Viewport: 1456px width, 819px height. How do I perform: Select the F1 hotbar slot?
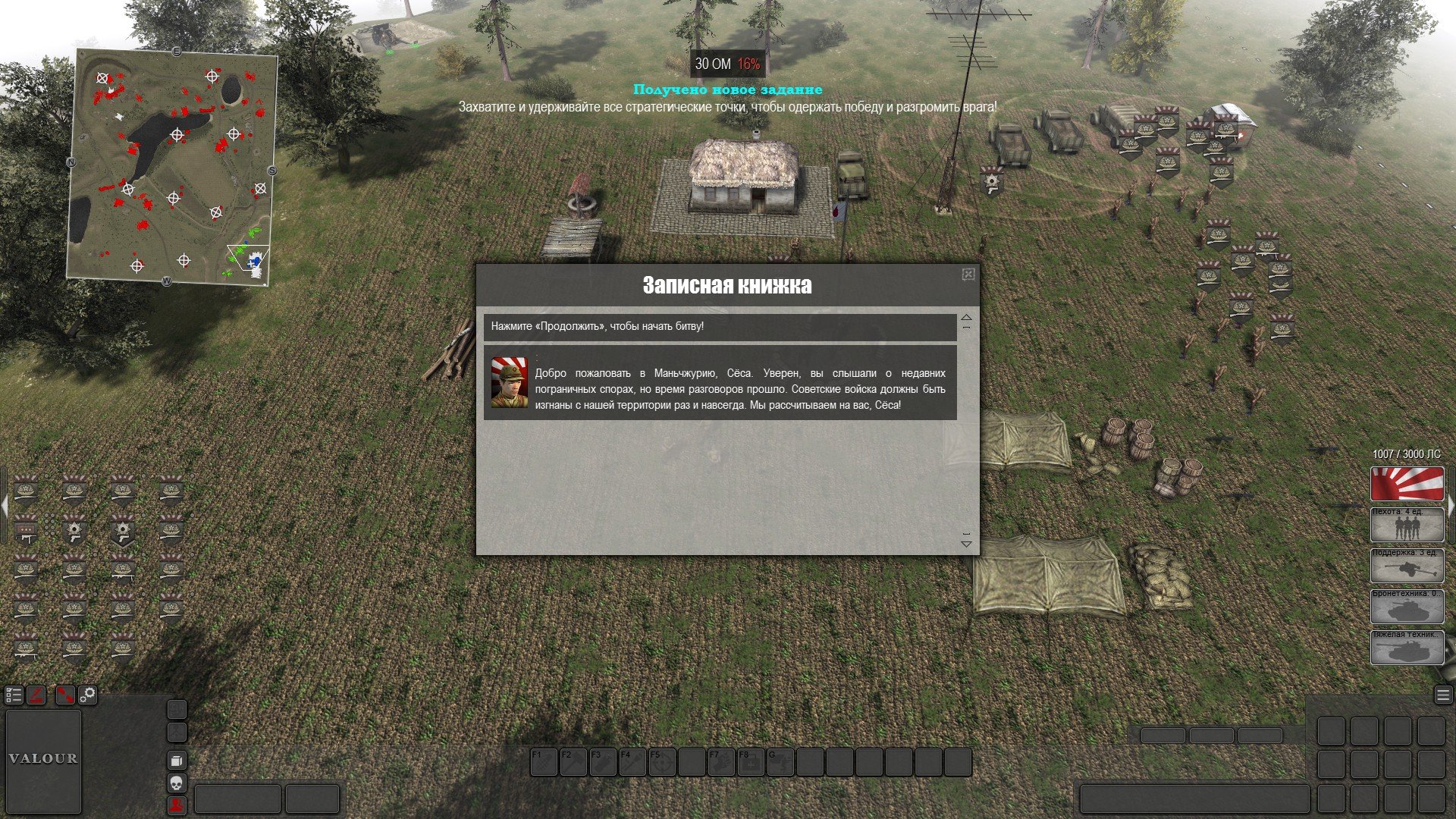click(544, 763)
